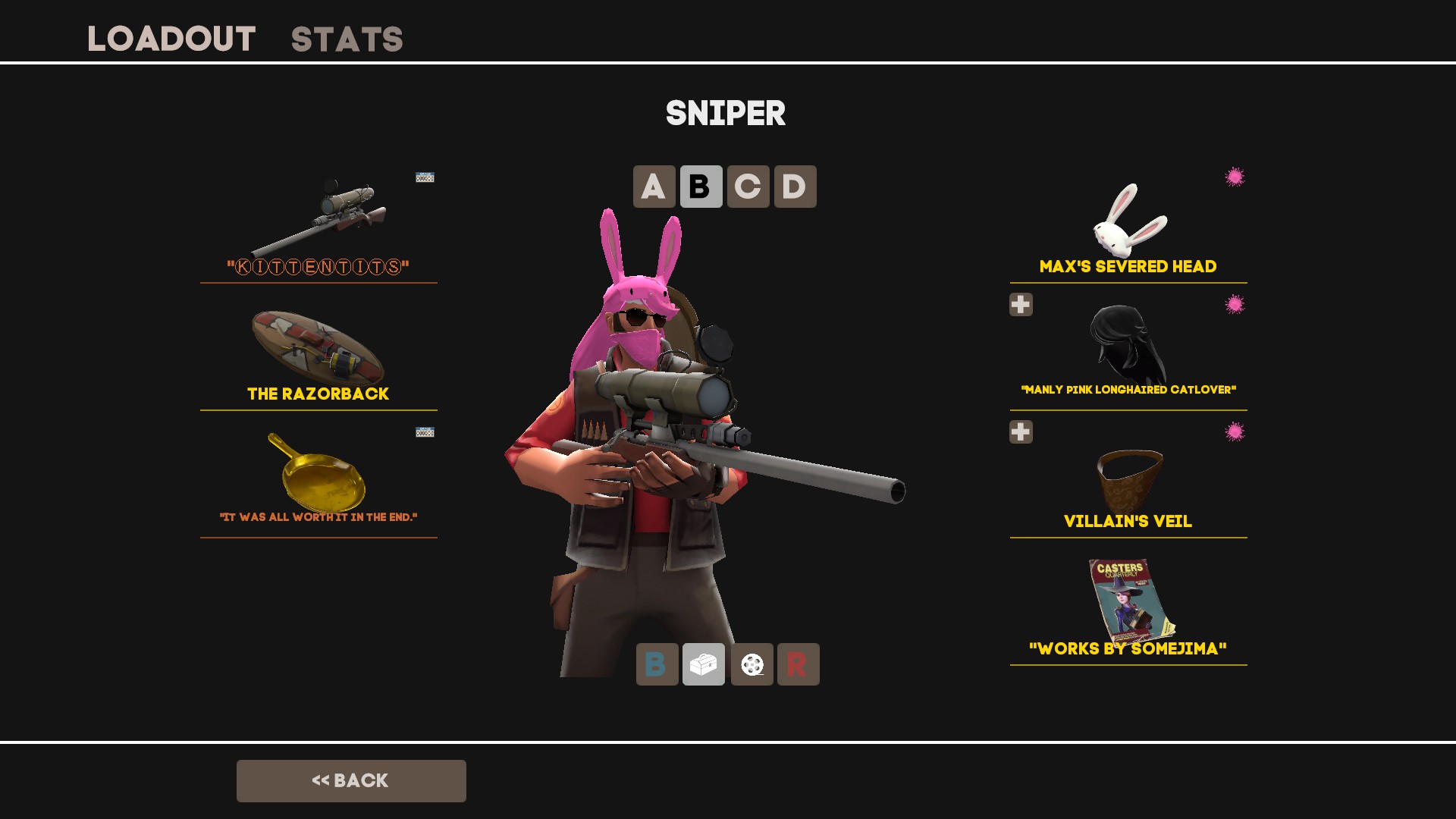
Task: Click the toolbox icon under the character
Action: [x=704, y=664]
